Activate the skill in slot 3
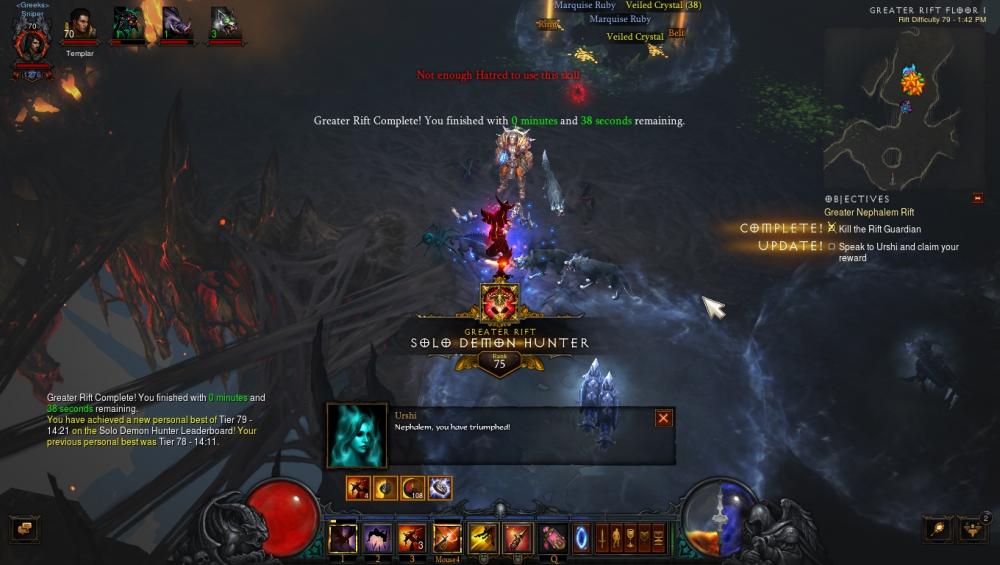This screenshot has height=565, width=1000. point(412,537)
